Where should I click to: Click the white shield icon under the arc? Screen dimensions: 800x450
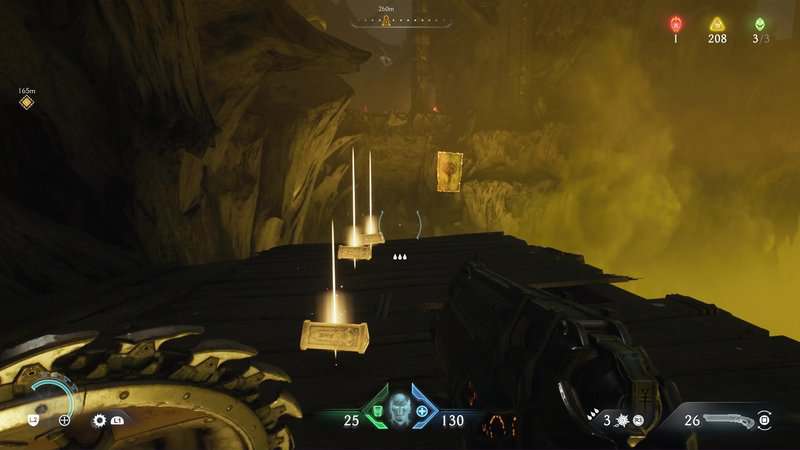click(33, 420)
